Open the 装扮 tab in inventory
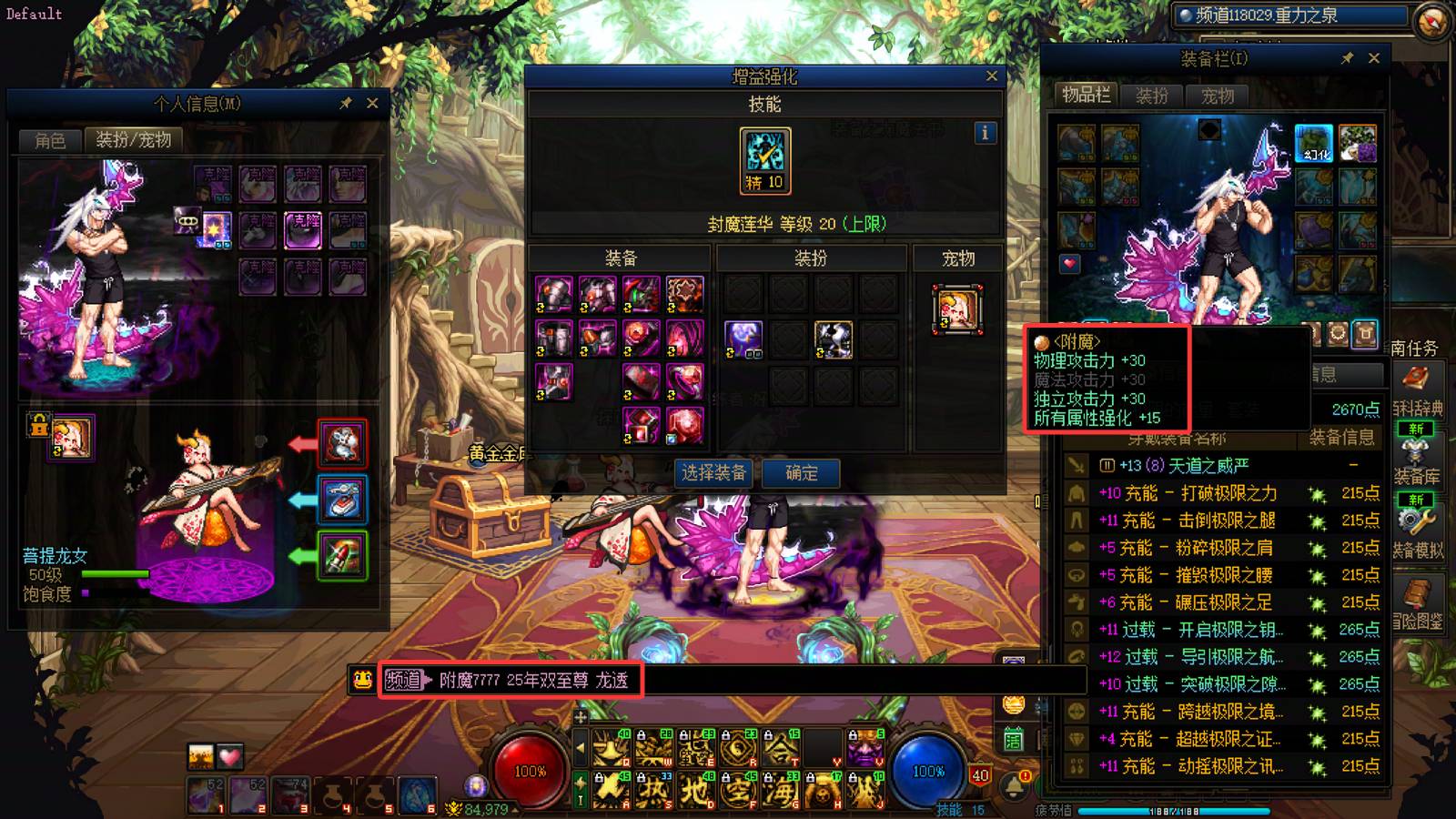This screenshot has height=819, width=1456. point(1151,96)
